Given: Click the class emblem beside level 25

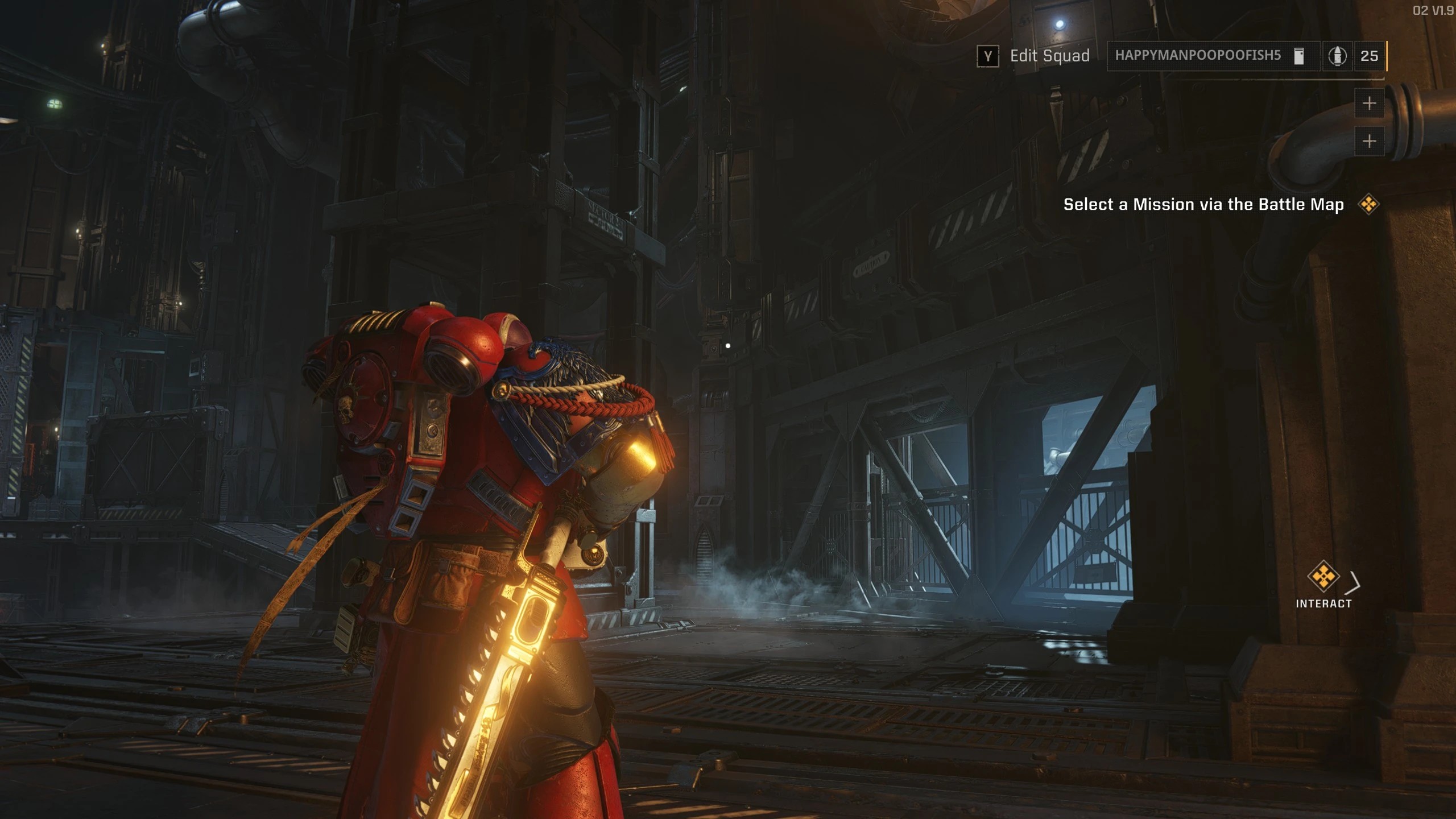Looking at the screenshot, I should pos(1337,56).
